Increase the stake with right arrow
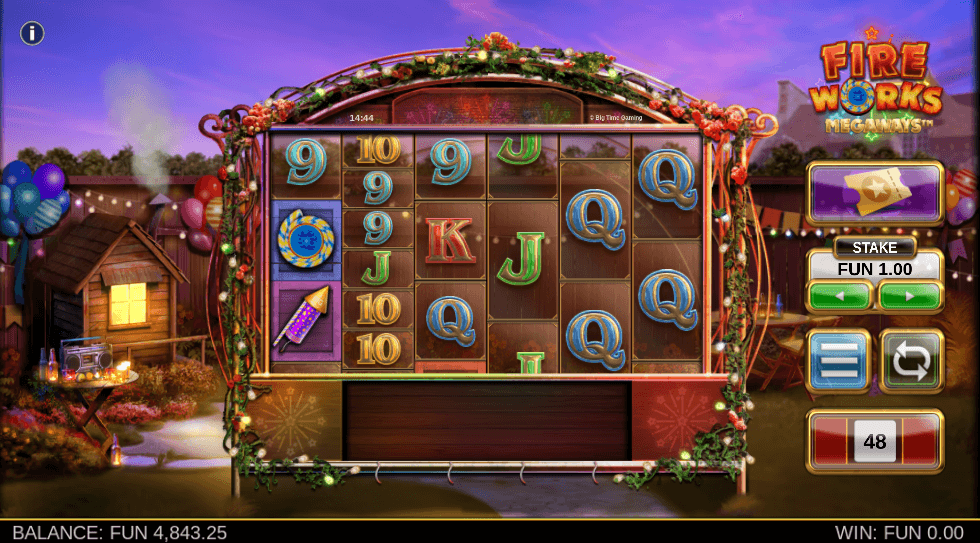The width and height of the screenshot is (980, 543). coord(909,297)
